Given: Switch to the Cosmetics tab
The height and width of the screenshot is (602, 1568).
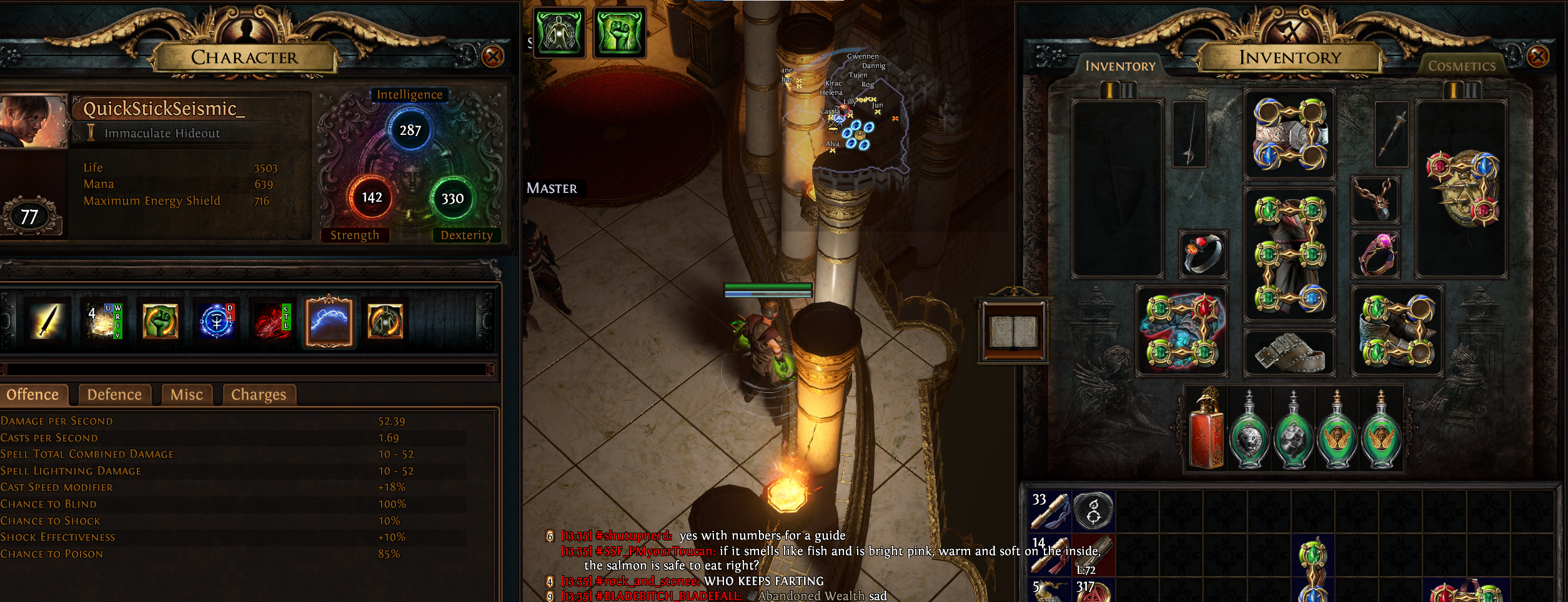Looking at the screenshot, I should tap(1462, 66).
